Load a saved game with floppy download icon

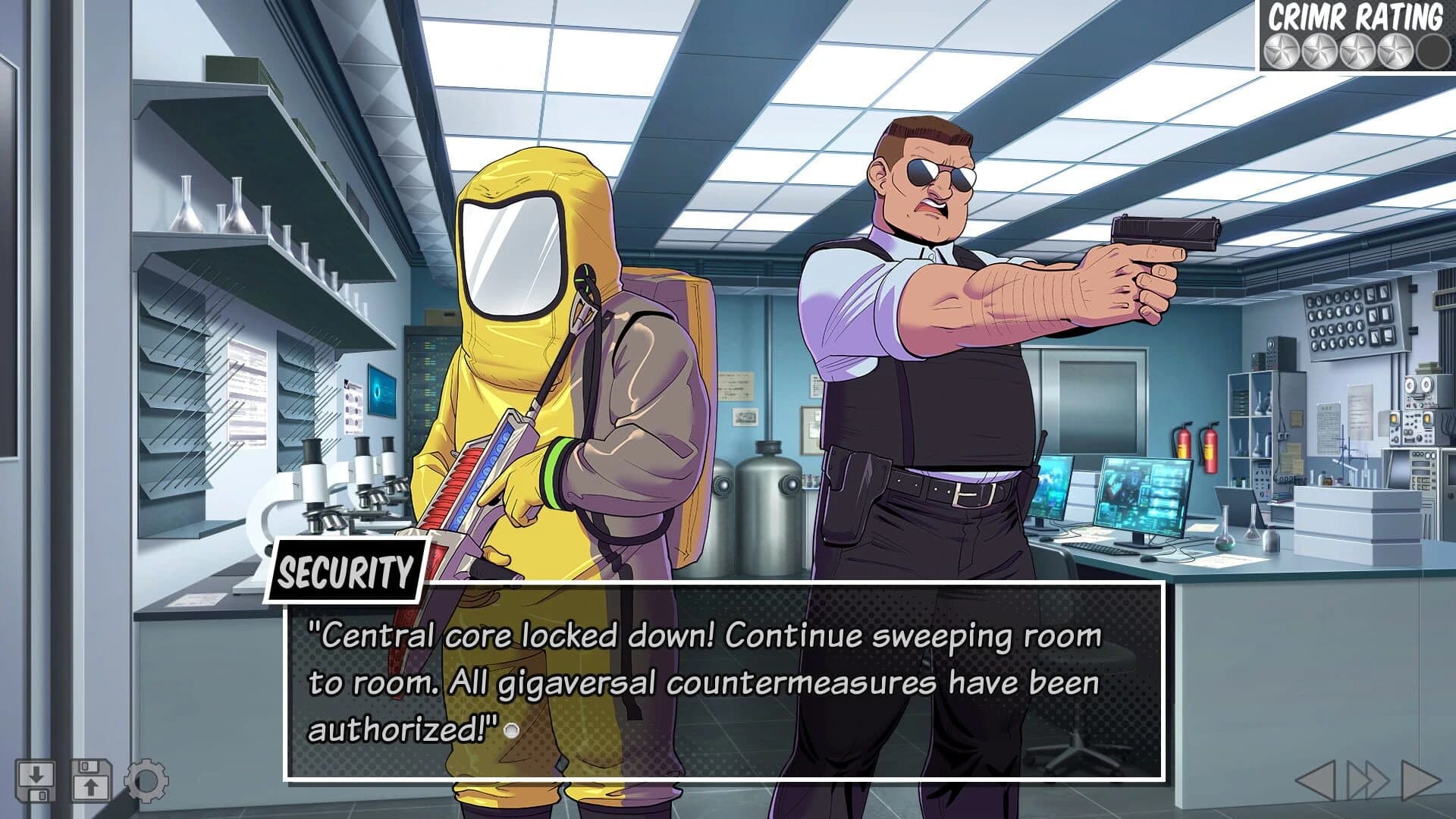[x=36, y=780]
